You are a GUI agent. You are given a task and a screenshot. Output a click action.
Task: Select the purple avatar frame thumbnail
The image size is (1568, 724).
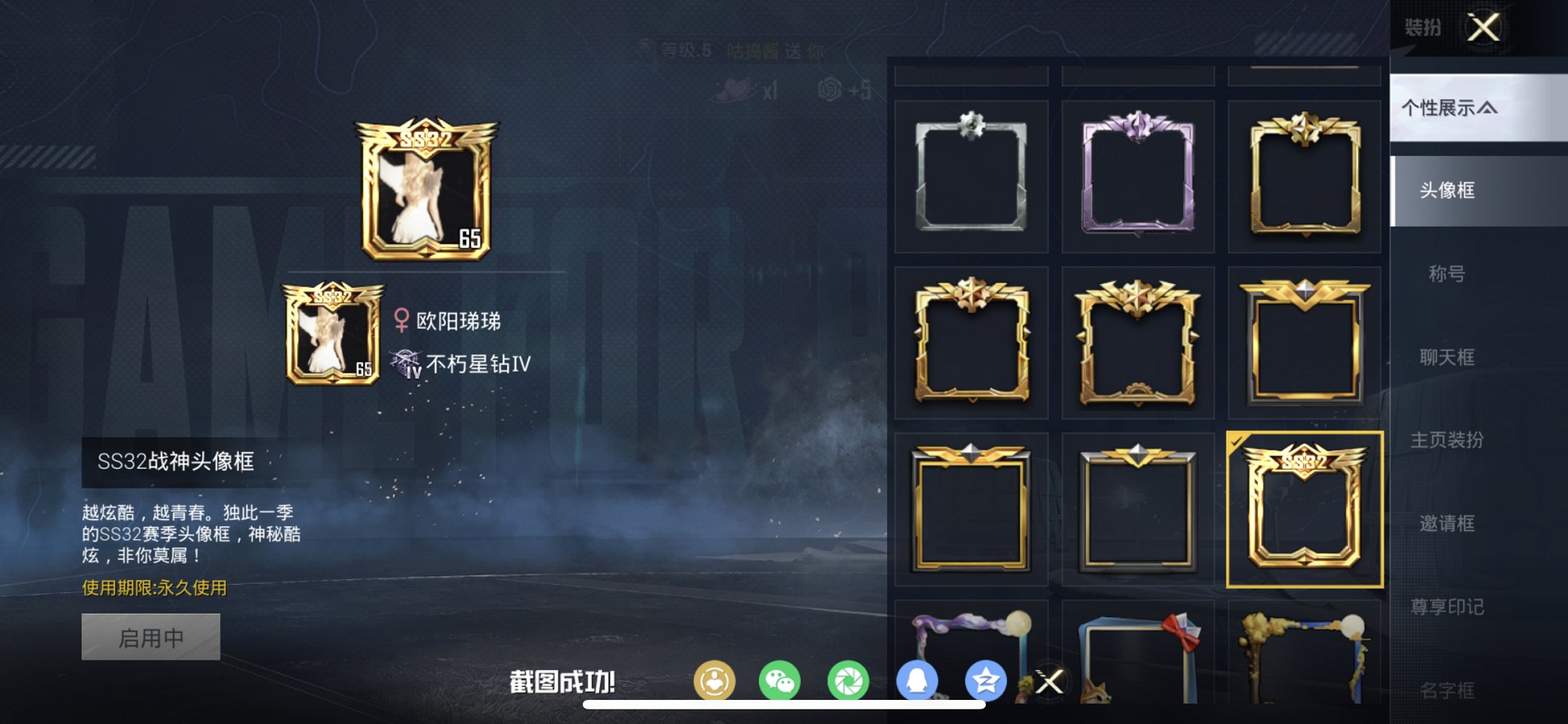tap(1137, 175)
